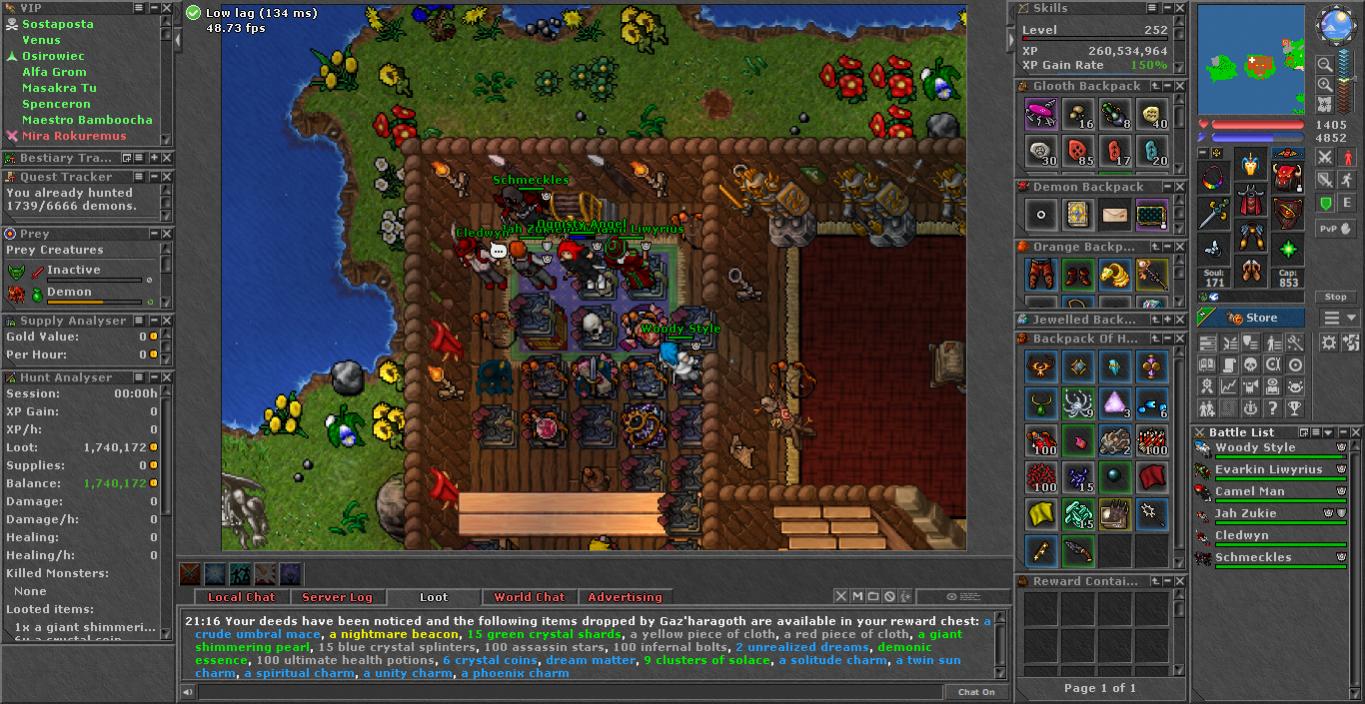Select the letter in Demon Backpack
The width and height of the screenshot is (1365, 704).
click(x=1115, y=215)
